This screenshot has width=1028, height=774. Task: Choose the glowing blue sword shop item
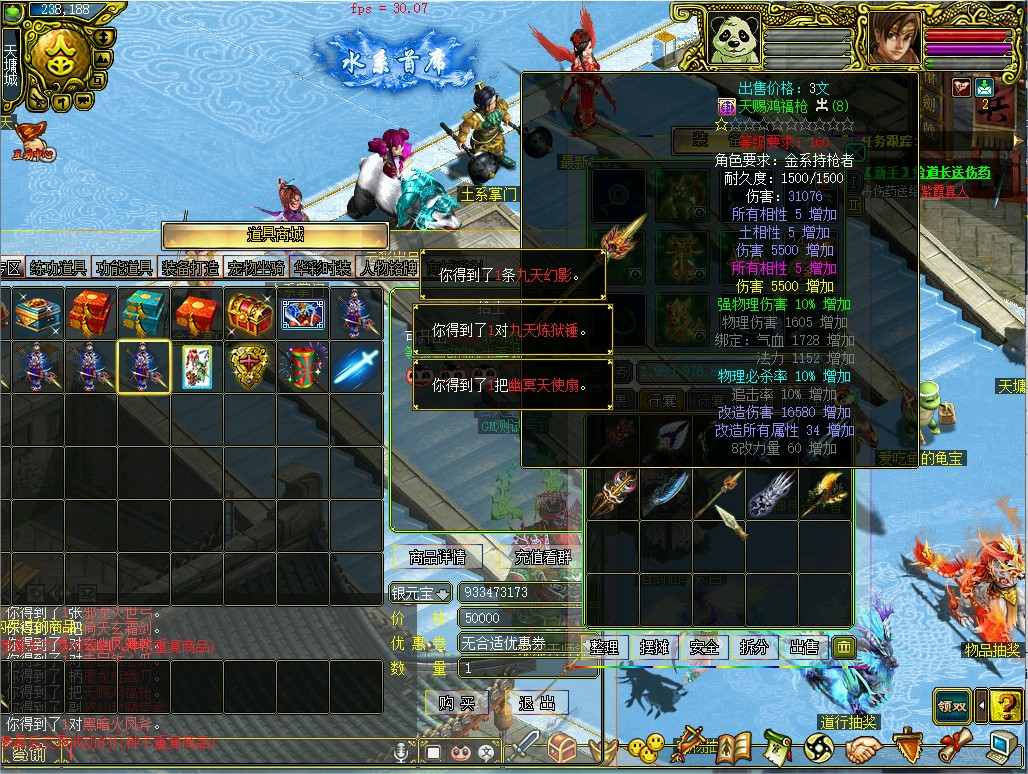click(357, 367)
